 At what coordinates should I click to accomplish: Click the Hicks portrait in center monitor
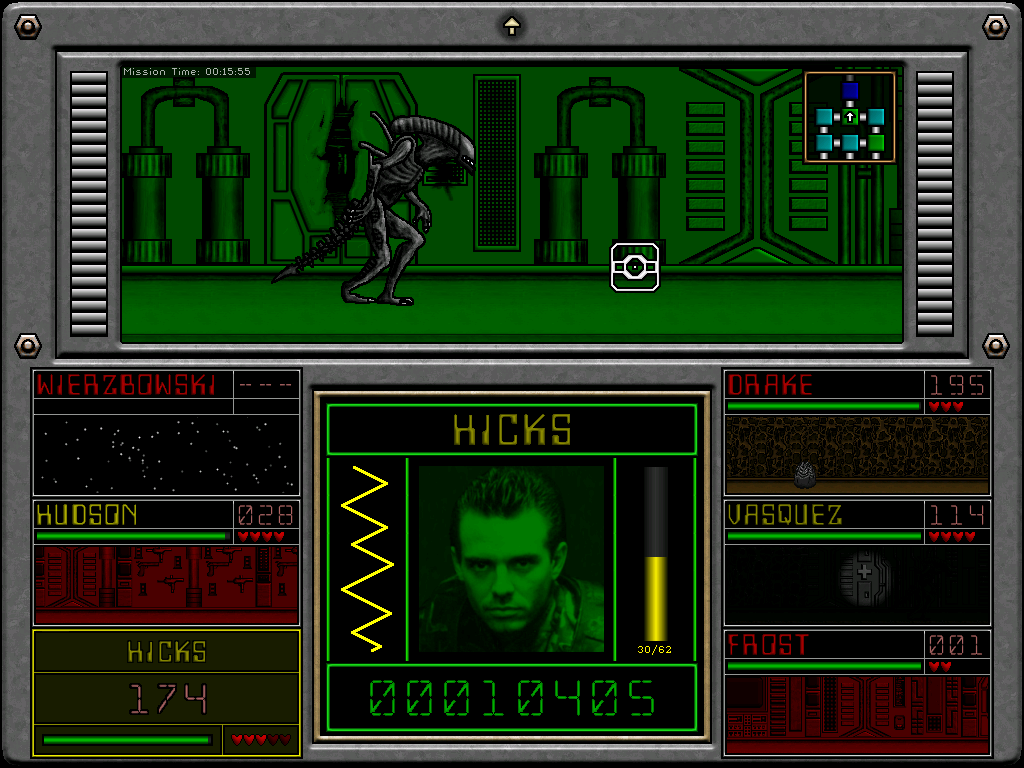(511, 559)
